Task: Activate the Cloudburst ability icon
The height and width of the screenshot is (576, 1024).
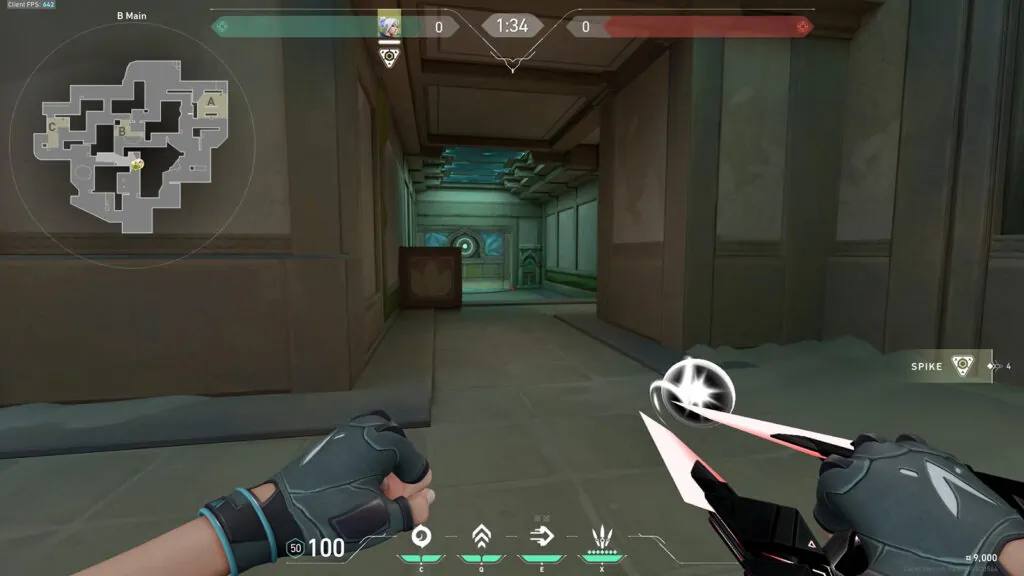Action: pos(422,535)
